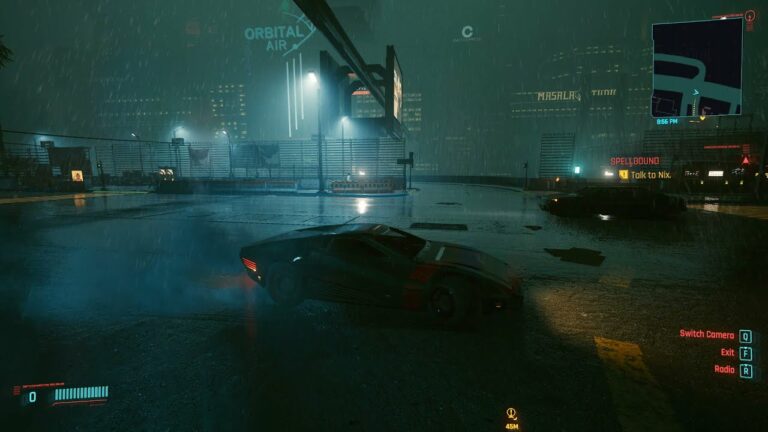Open the minimap in the corner
The image size is (768, 432).
pos(697,68)
